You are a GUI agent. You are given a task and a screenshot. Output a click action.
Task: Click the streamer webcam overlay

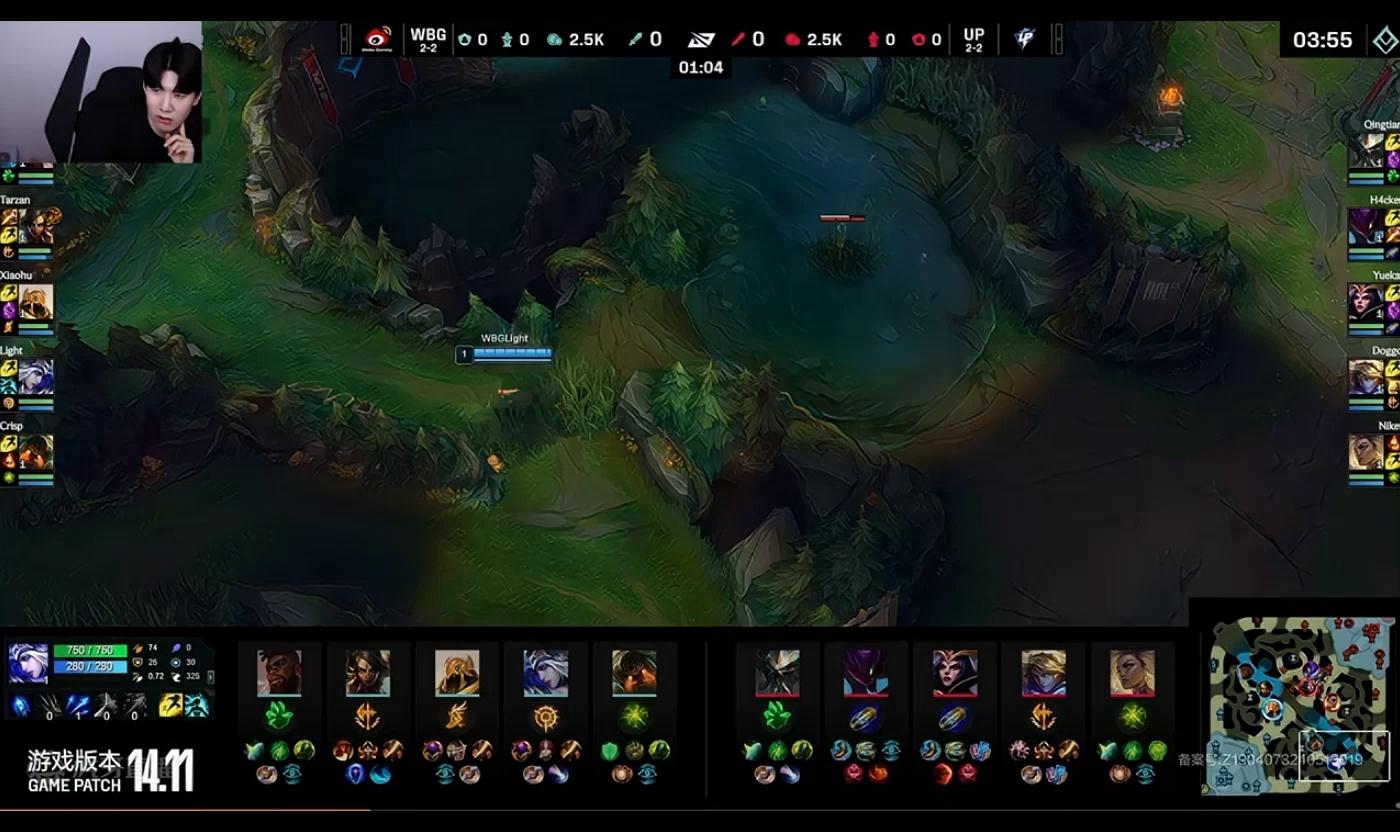(x=101, y=92)
